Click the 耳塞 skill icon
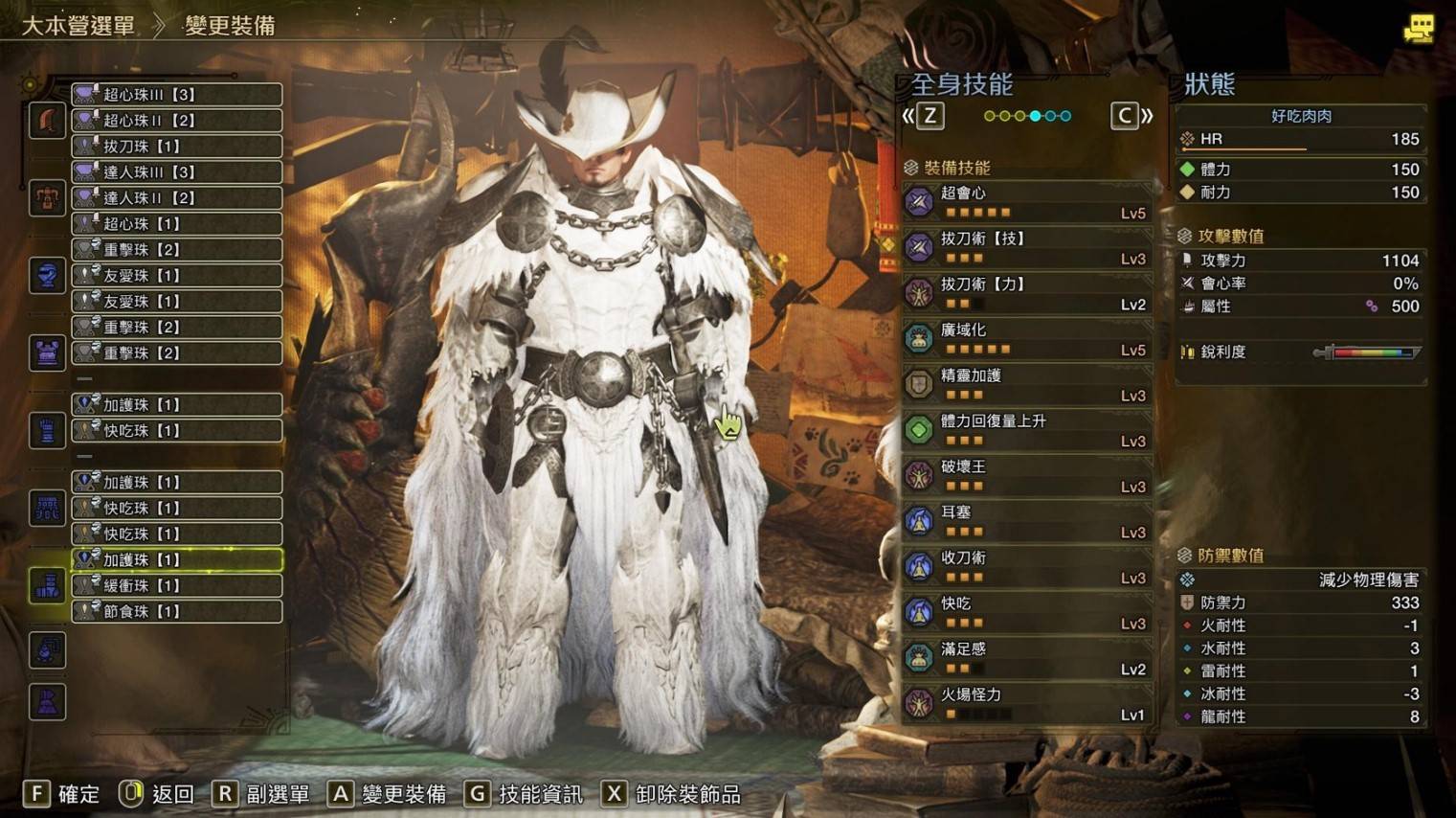 [917, 521]
